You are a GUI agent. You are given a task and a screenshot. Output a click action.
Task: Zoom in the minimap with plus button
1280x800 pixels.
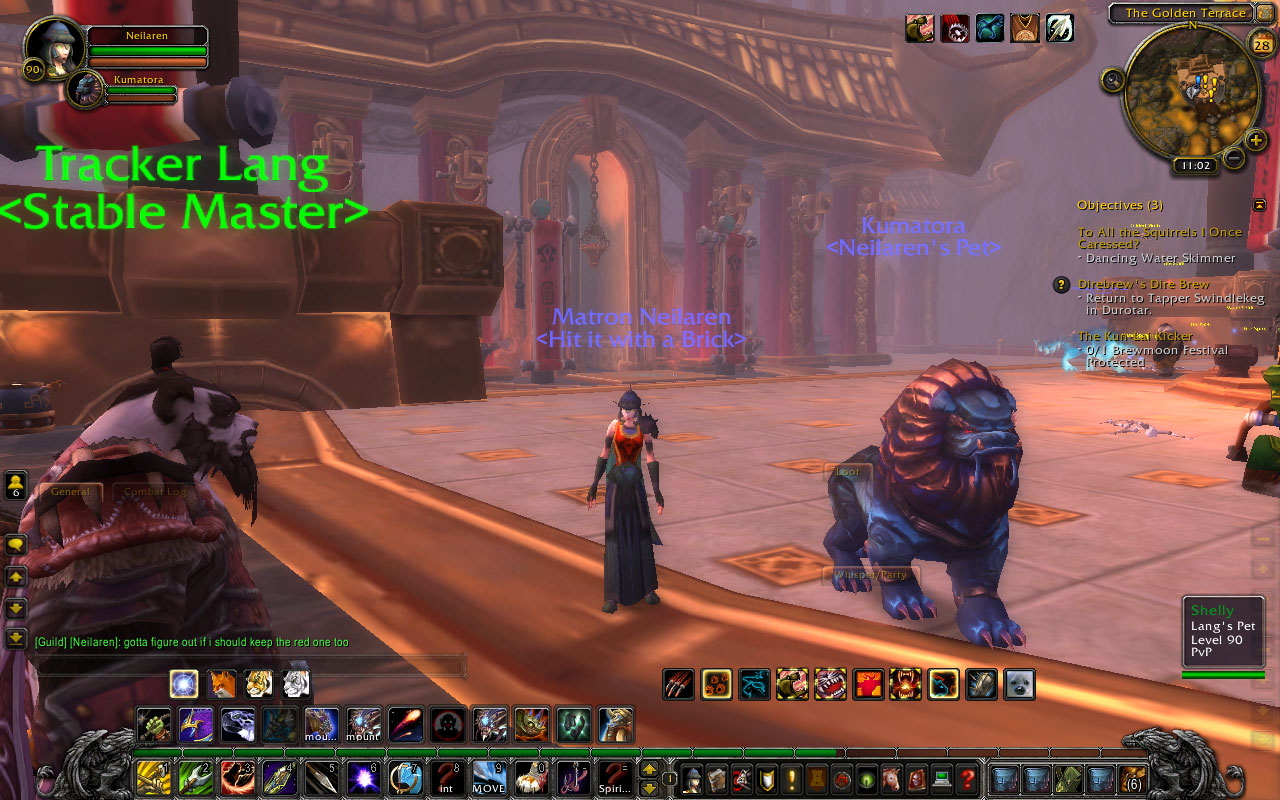tap(1257, 140)
